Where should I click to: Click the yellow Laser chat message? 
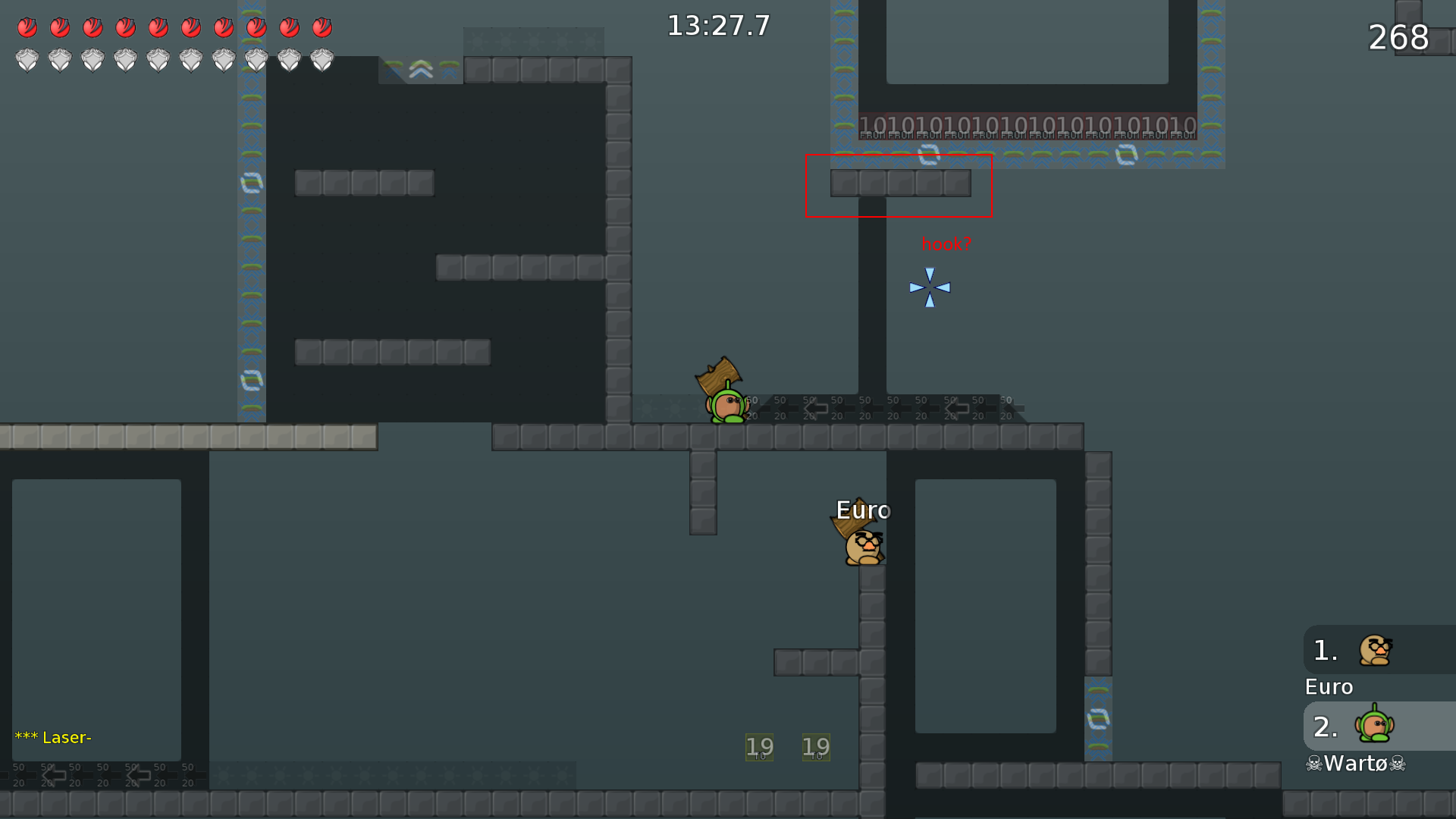tap(53, 737)
